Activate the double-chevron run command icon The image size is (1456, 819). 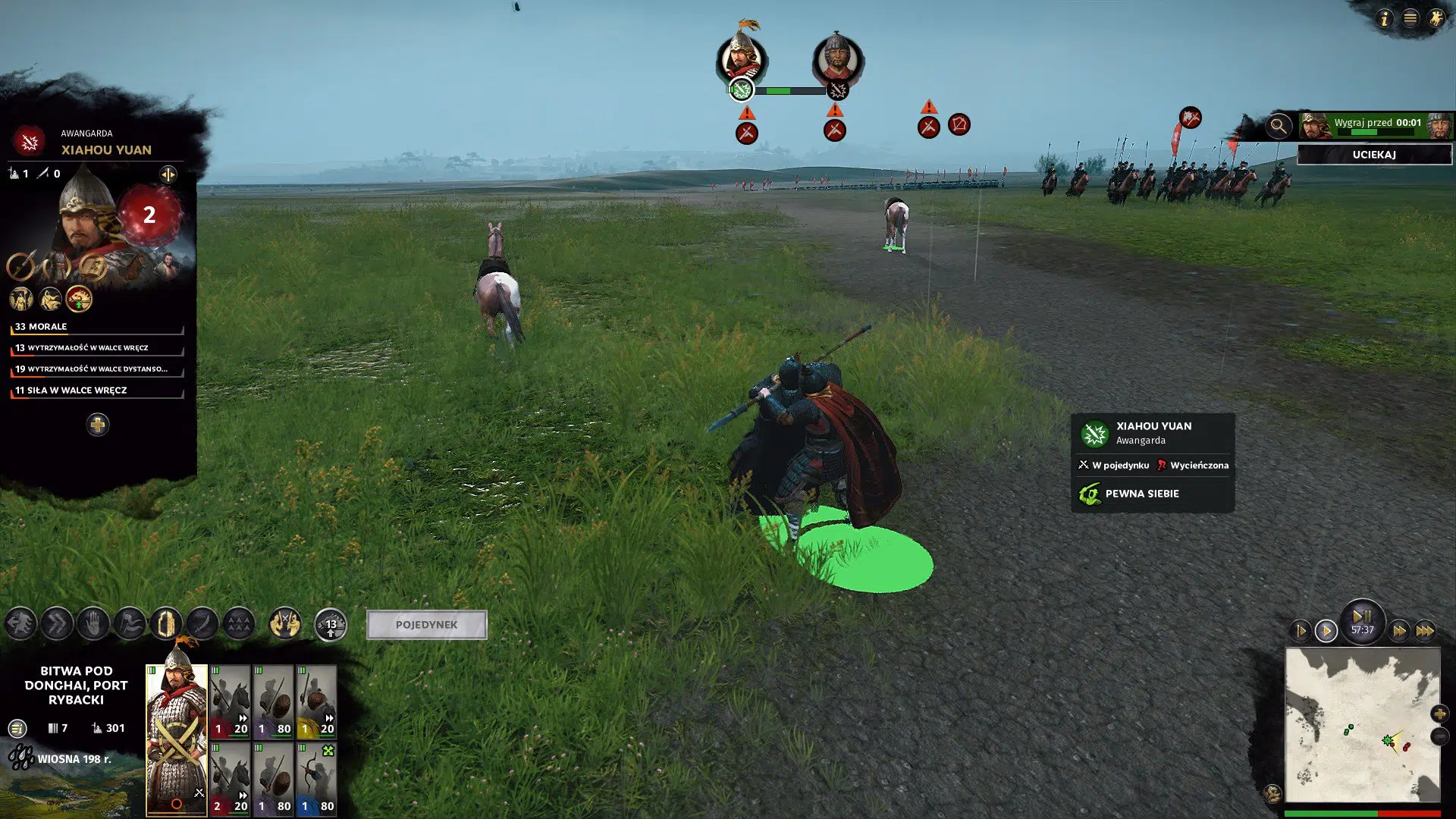[57, 624]
